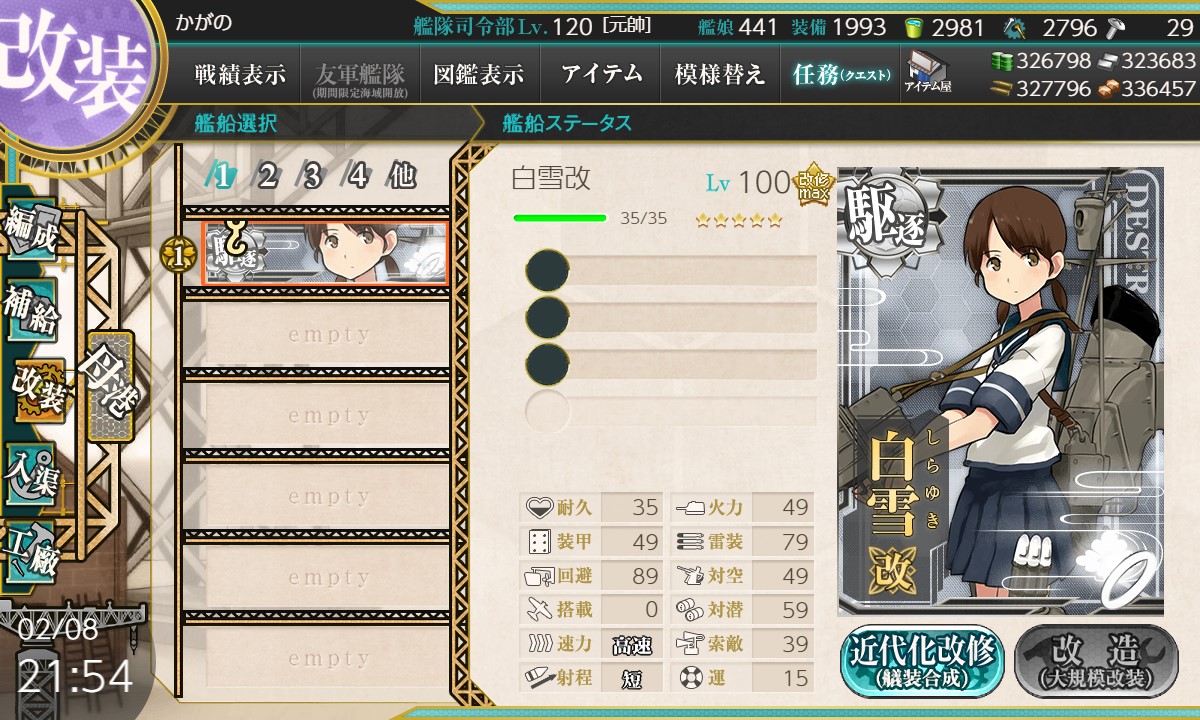Switch to fleet 2 tab
1200x720 pixels.
click(267, 176)
